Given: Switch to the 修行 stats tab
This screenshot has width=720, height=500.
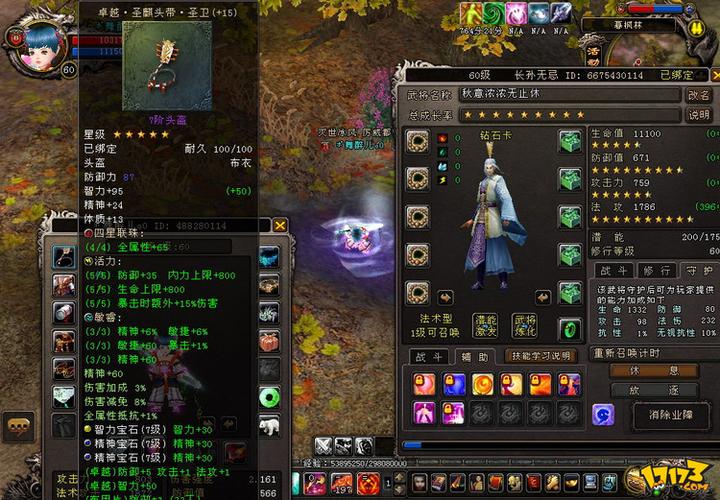Looking at the screenshot, I should coord(655,271).
